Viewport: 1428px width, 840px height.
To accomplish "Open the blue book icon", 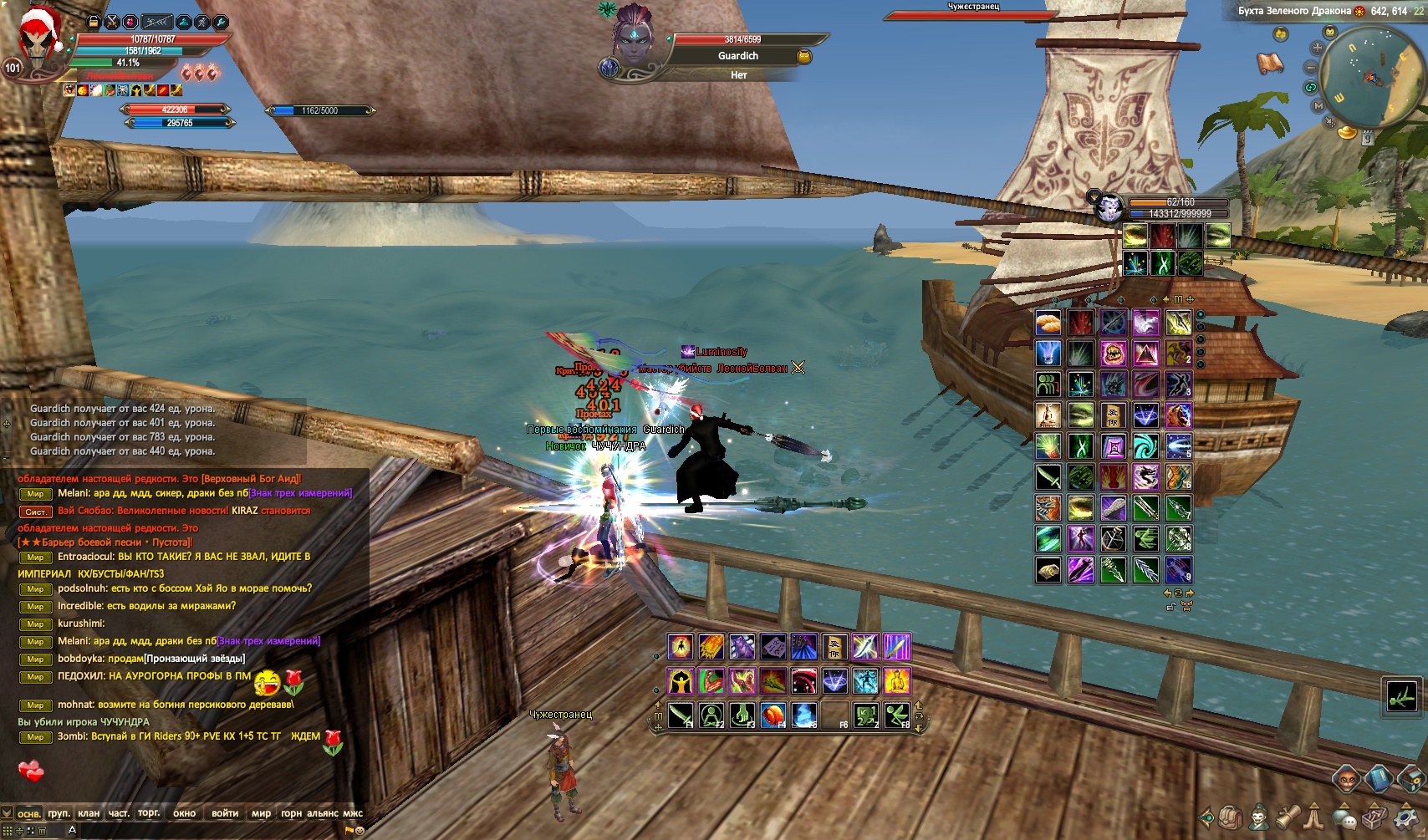I will coord(1378,780).
